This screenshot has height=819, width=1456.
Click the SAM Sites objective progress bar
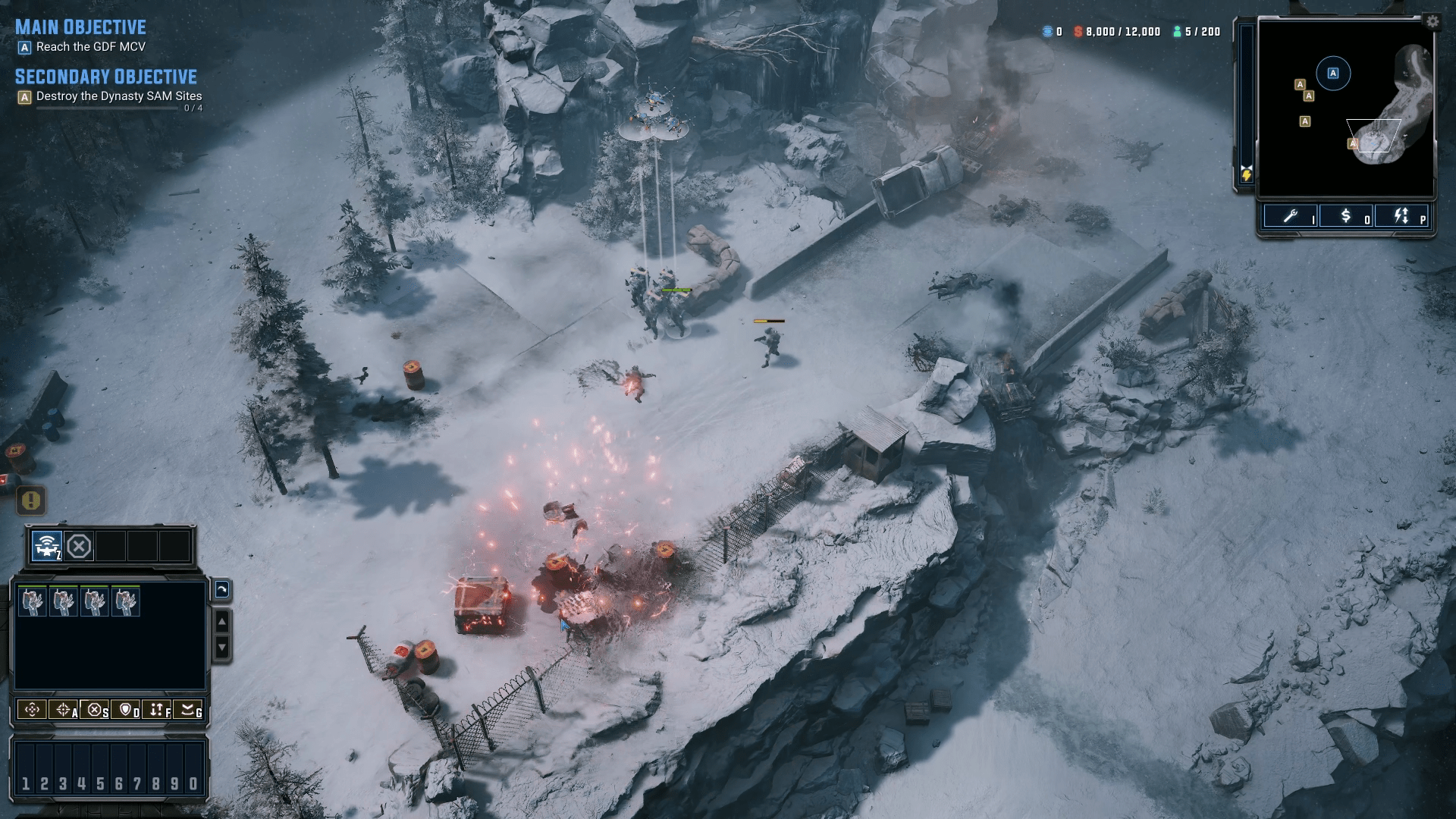(x=106, y=108)
